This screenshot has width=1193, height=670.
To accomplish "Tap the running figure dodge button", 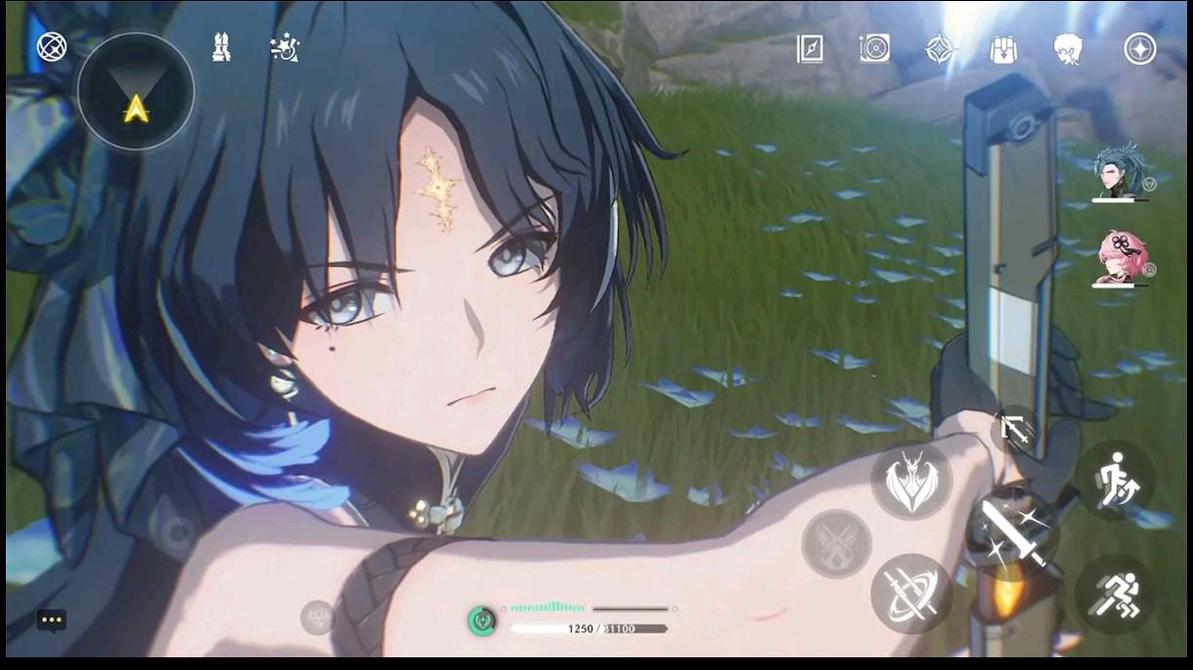I will 1116,593.
